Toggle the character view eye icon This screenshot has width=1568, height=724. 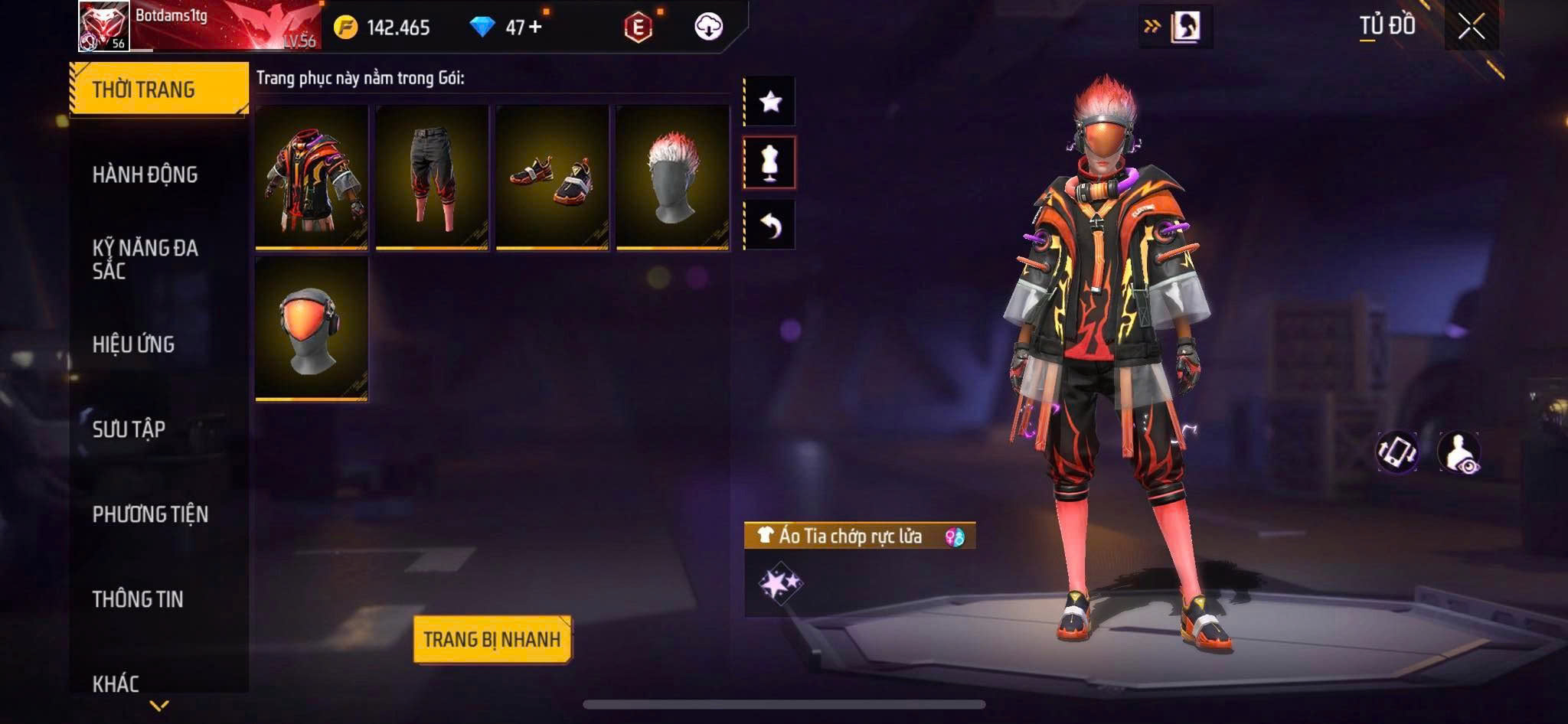click(1459, 452)
